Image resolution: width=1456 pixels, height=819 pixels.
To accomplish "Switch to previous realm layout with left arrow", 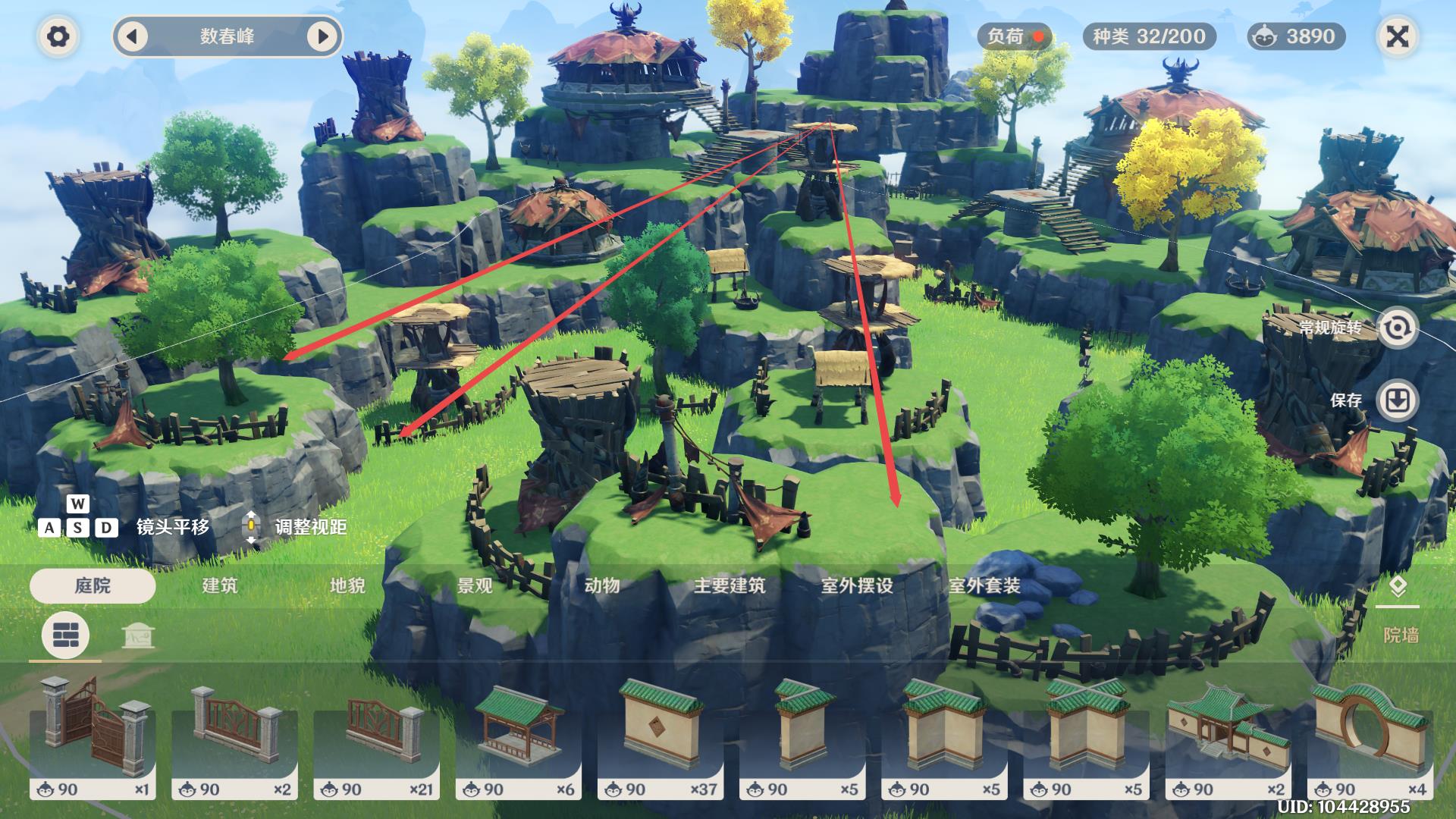I will [x=133, y=36].
